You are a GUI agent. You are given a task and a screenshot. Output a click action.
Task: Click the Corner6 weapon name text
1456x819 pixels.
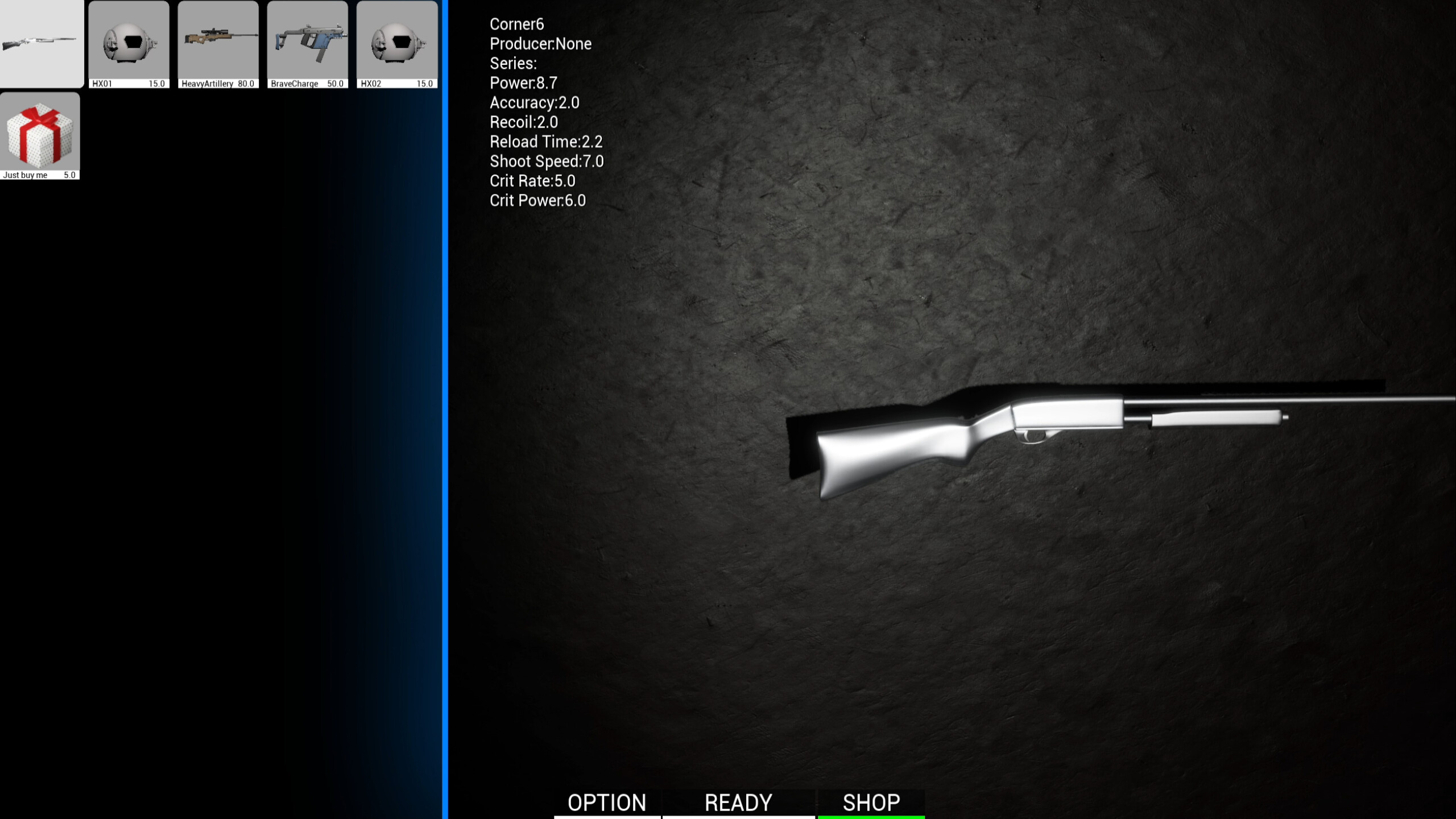(x=516, y=24)
